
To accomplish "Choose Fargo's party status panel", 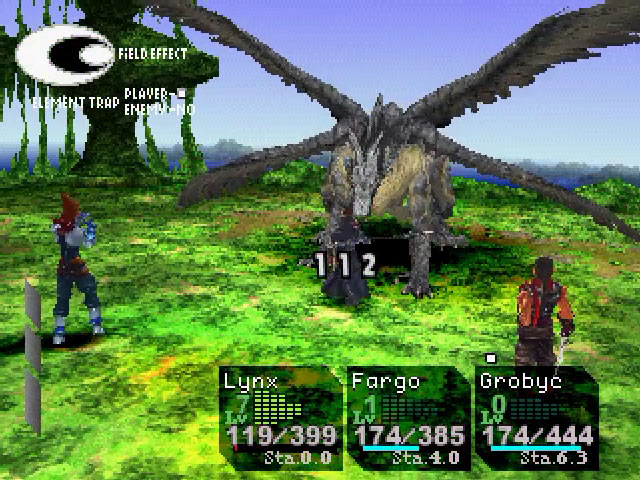I will pyautogui.click(x=408, y=419).
